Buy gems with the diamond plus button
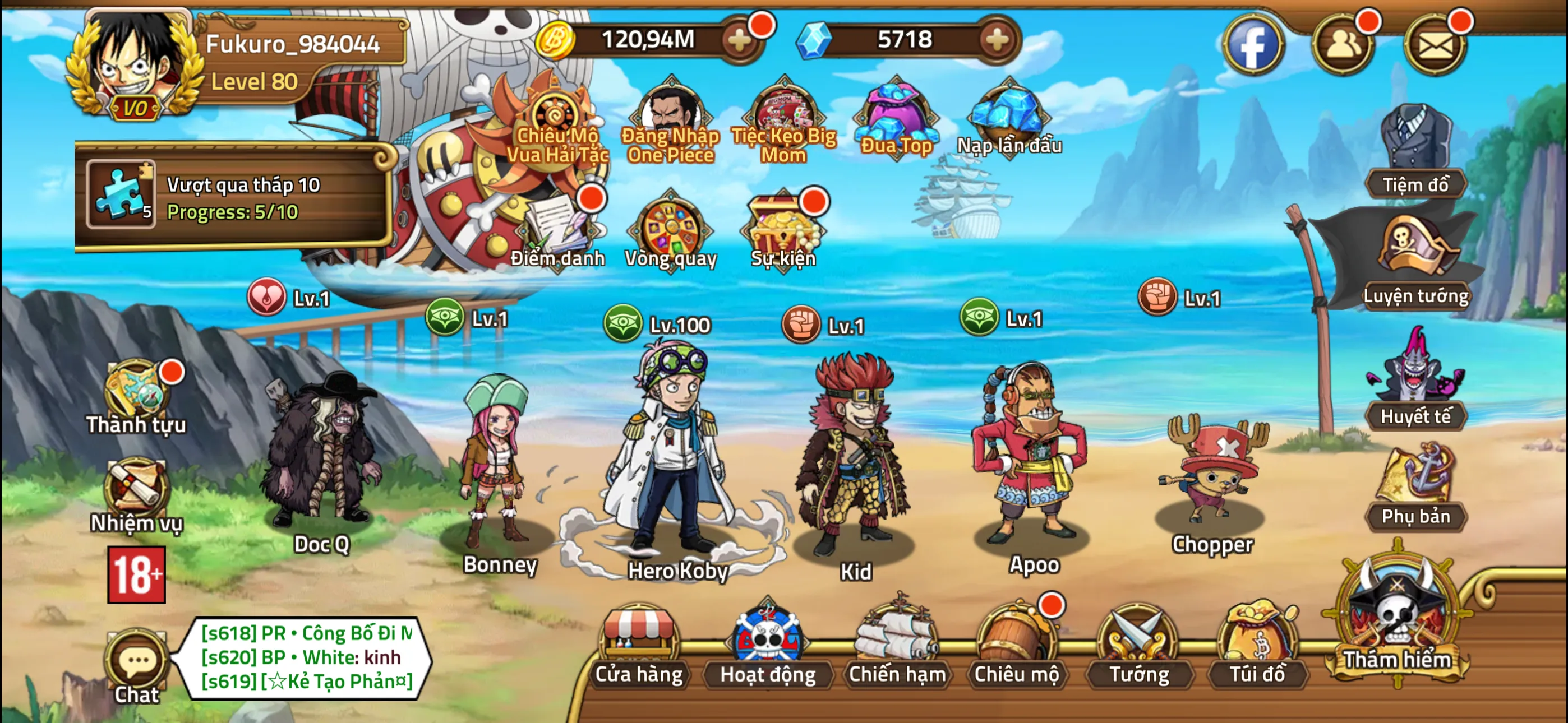 click(997, 41)
